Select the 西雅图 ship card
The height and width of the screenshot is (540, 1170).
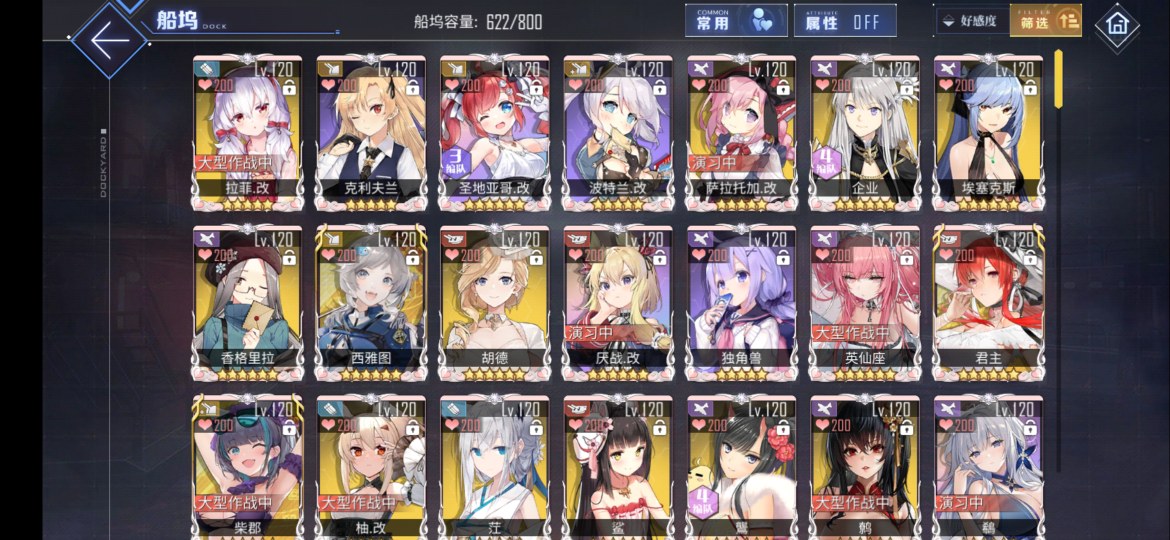pyautogui.click(x=371, y=300)
